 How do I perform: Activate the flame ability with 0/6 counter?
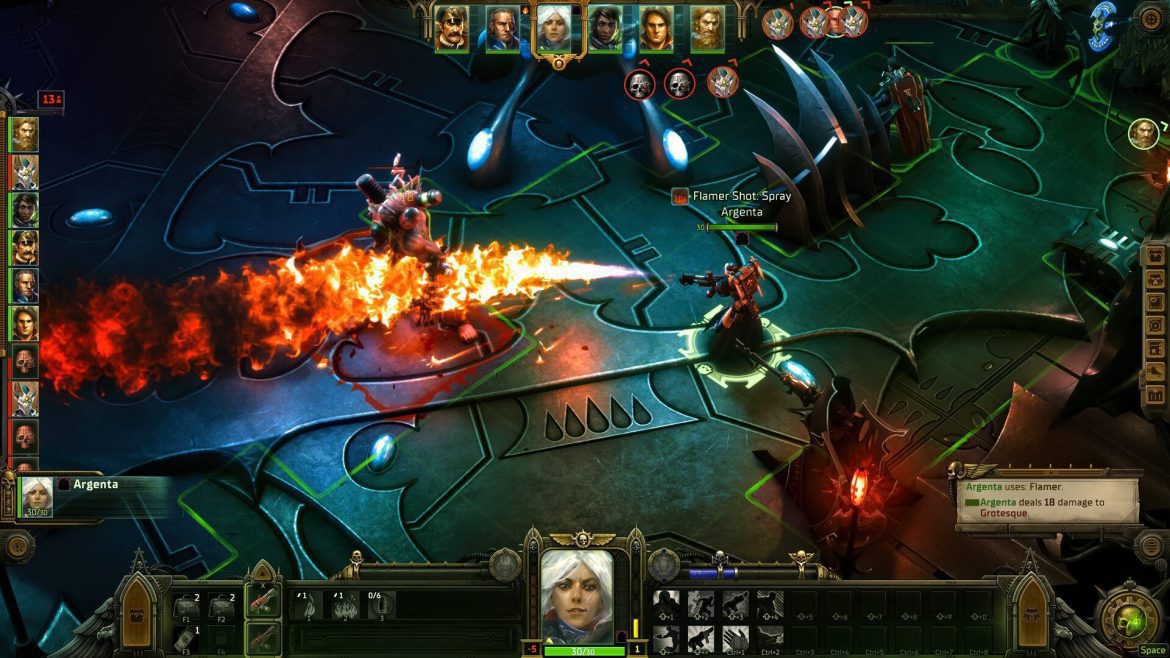pyautogui.click(x=380, y=605)
